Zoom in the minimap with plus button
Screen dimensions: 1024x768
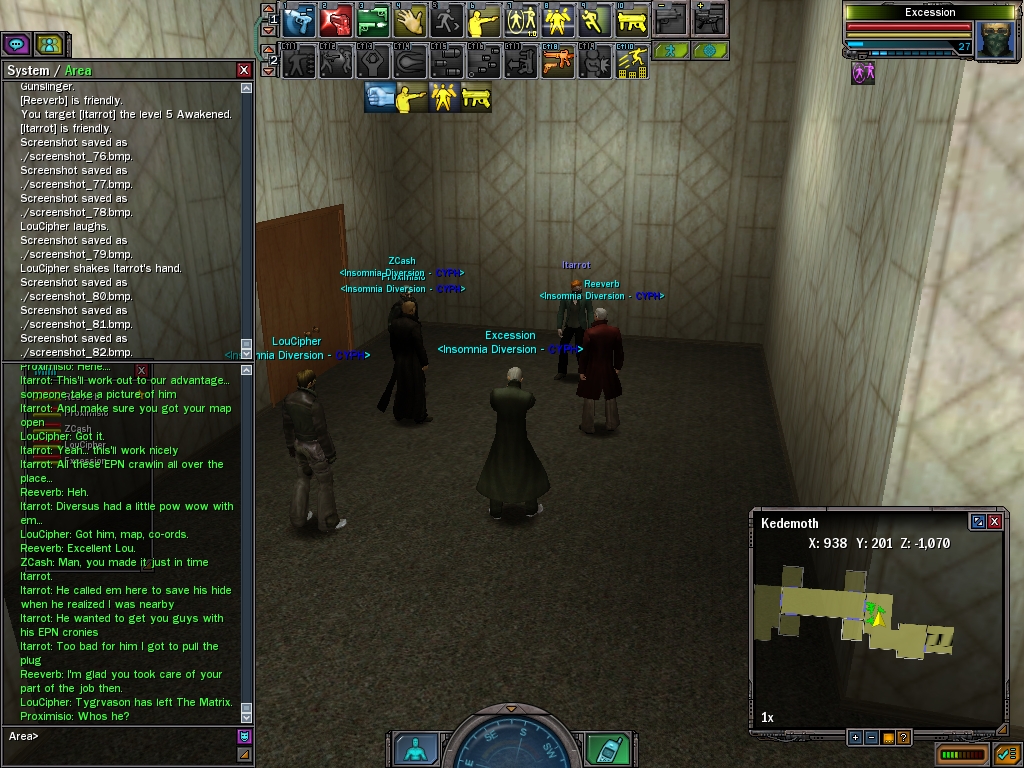tap(855, 738)
